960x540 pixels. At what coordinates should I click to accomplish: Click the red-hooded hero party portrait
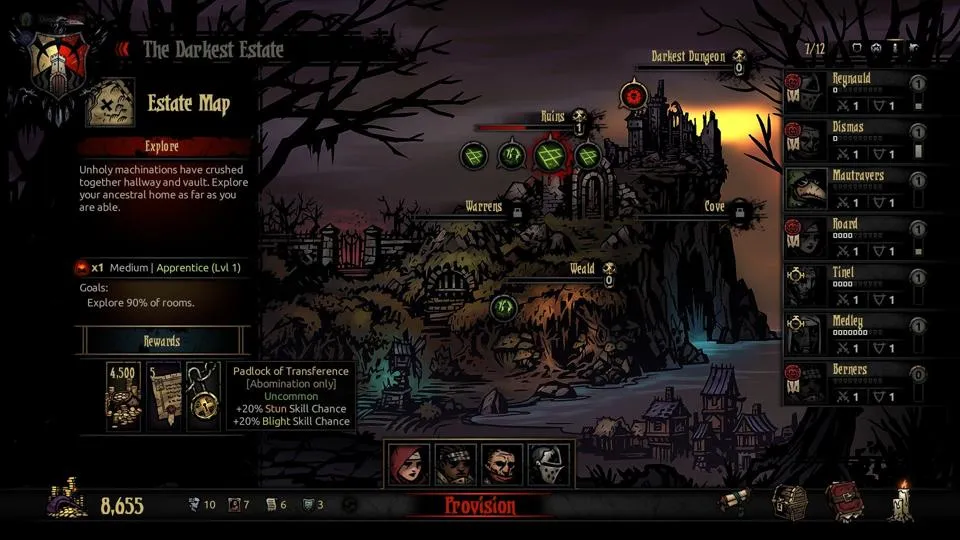click(x=409, y=464)
